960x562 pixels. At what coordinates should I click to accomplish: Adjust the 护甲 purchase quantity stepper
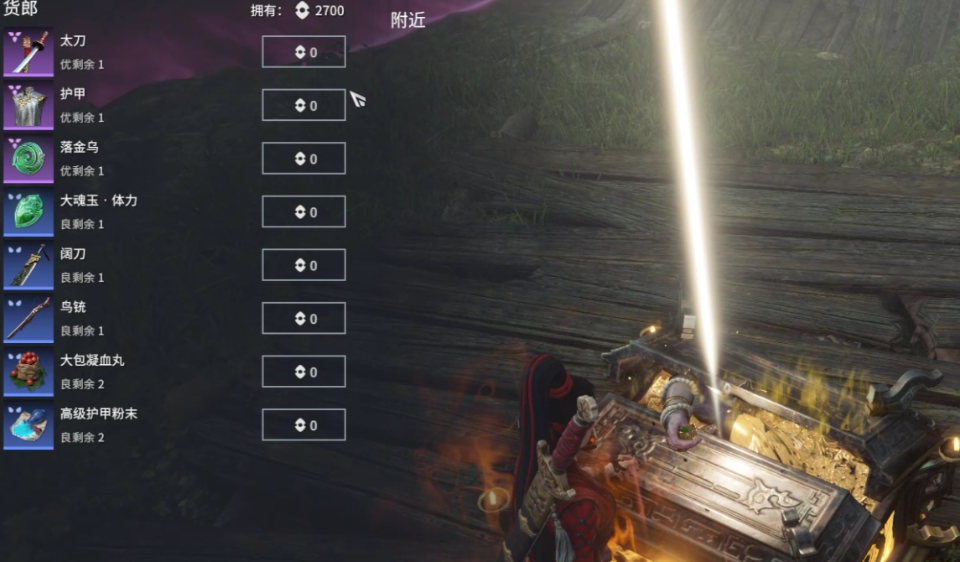coord(303,105)
